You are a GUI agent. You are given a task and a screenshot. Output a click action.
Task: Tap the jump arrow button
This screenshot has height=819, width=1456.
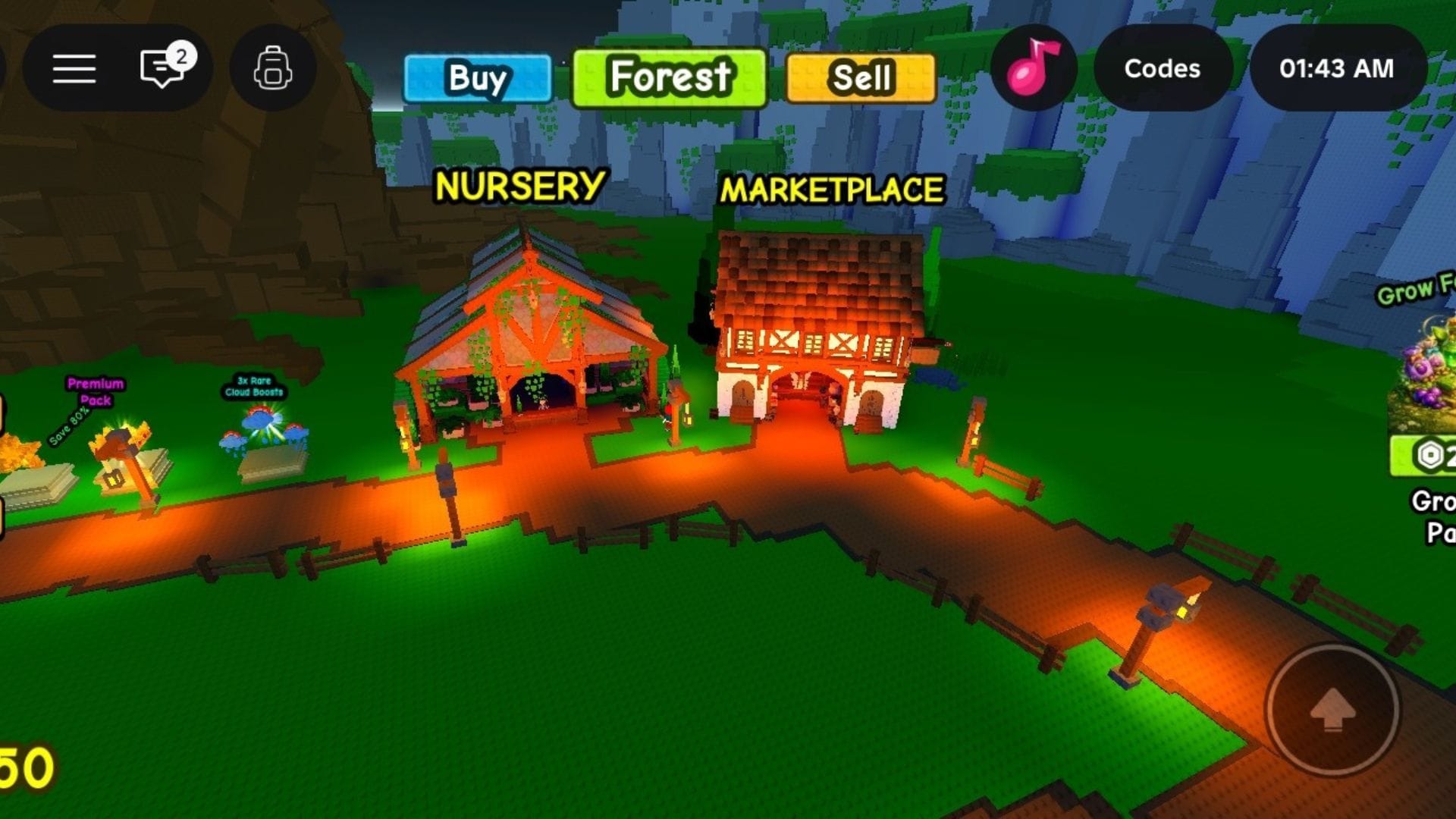click(1332, 710)
